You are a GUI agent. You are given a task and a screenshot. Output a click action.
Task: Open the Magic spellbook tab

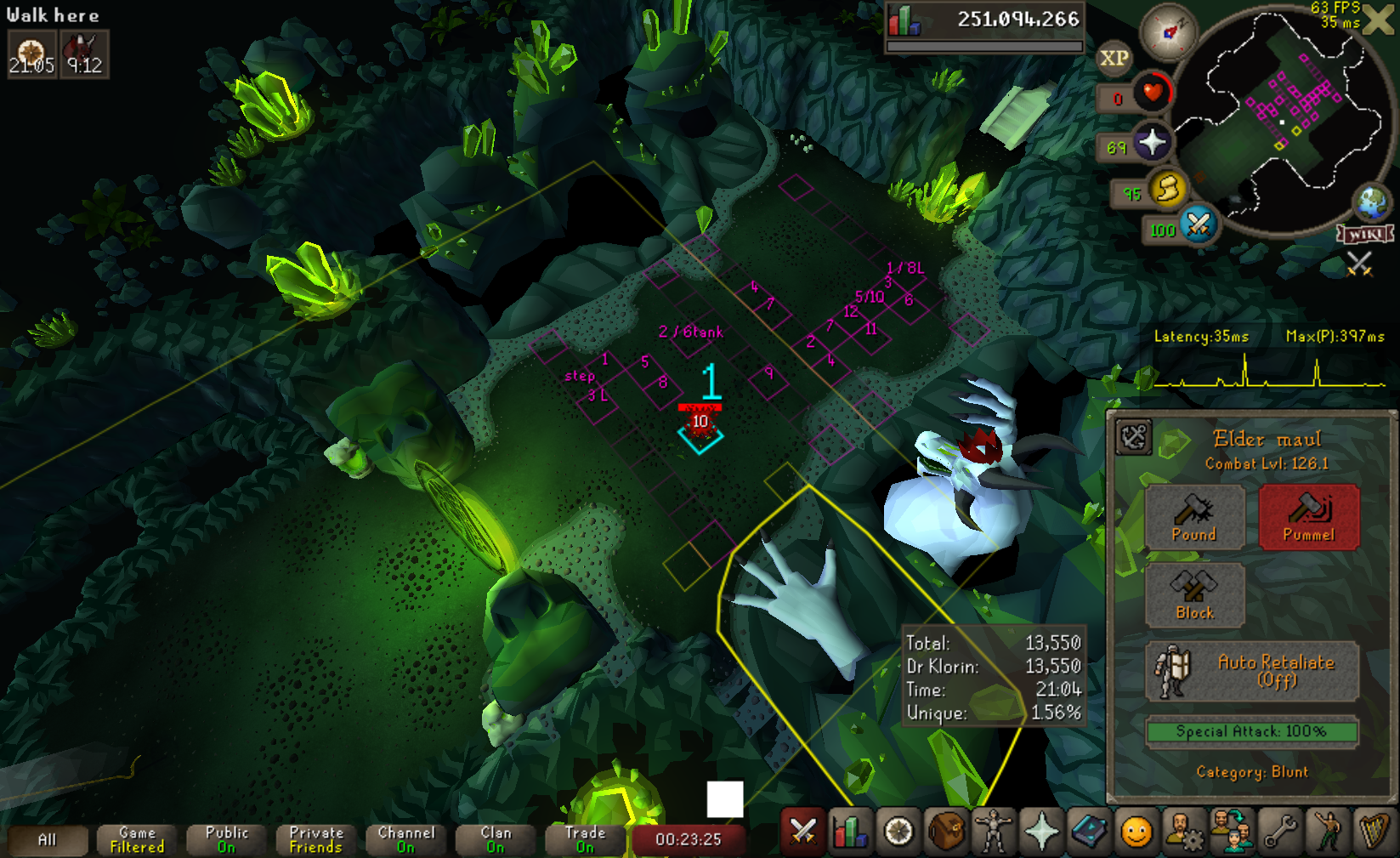coord(1089,831)
